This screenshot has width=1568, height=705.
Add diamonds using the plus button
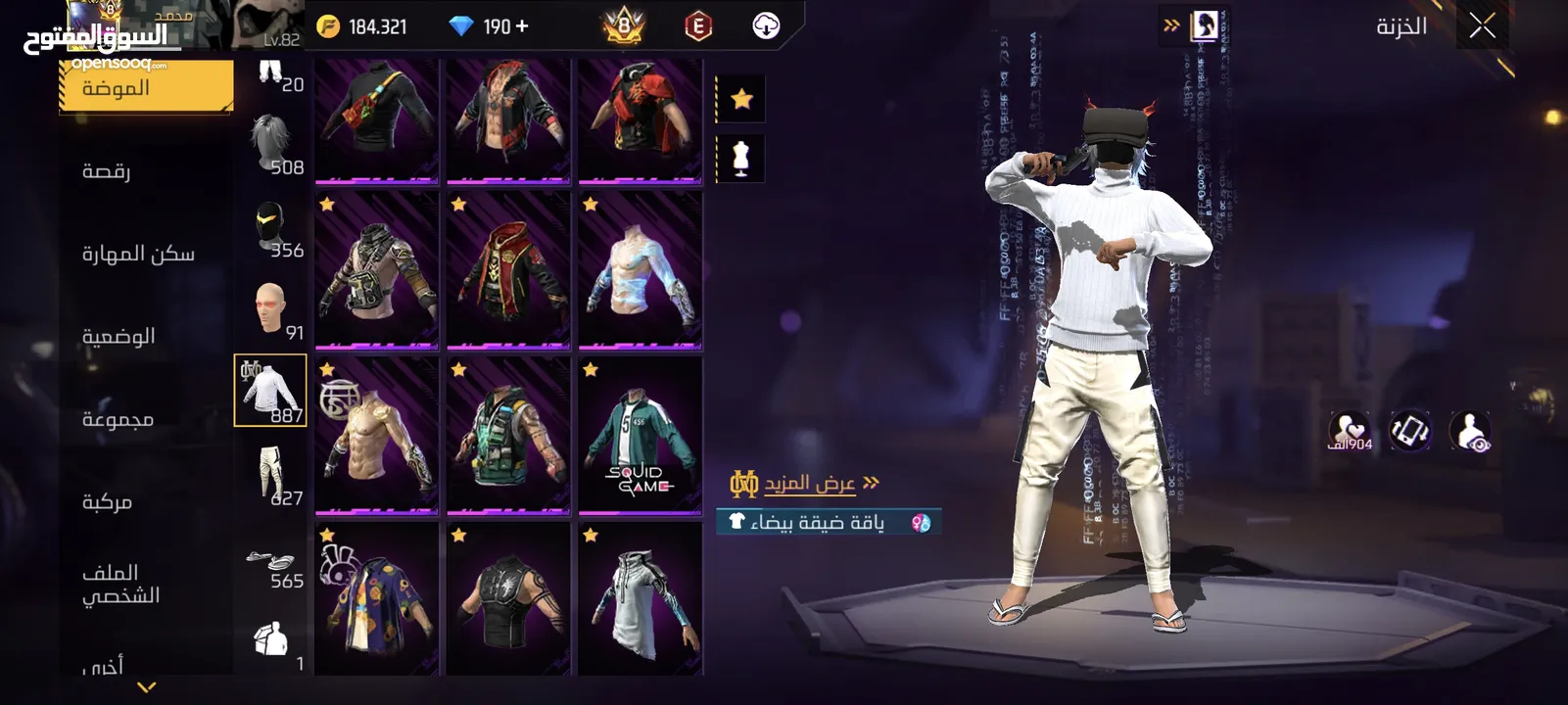(521, 26)
